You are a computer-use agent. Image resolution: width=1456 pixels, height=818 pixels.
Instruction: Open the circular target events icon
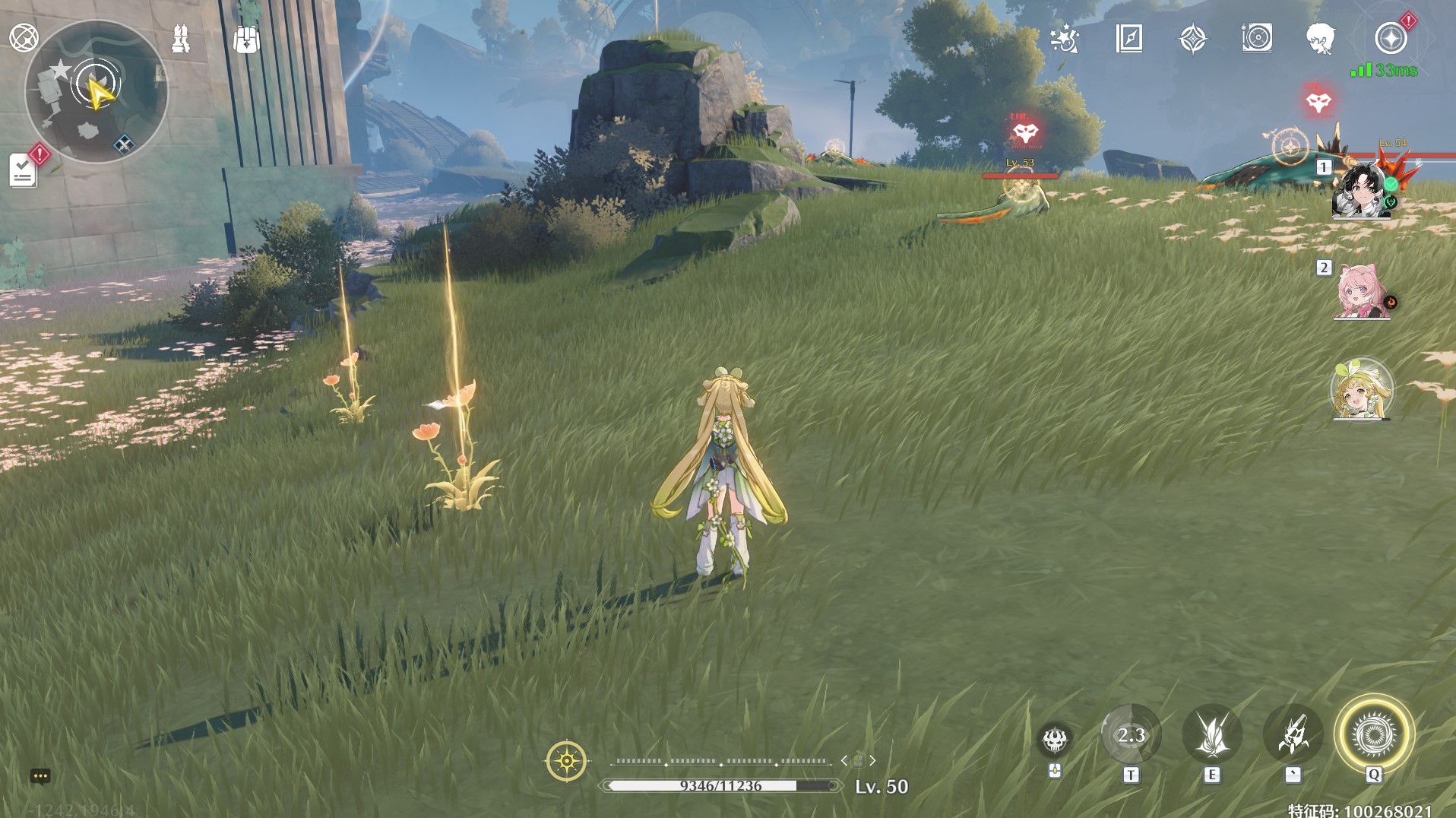(1257, 38)
